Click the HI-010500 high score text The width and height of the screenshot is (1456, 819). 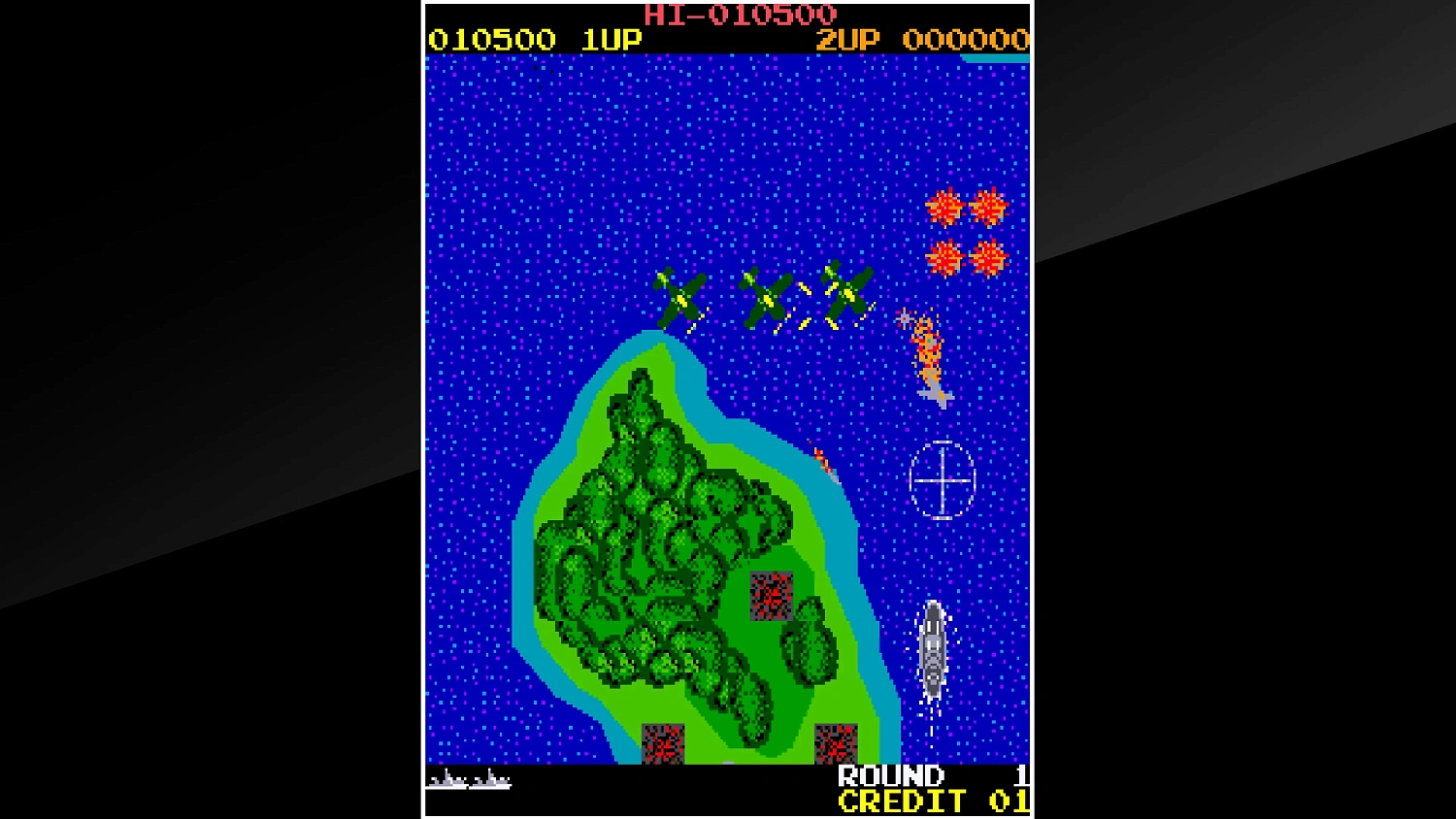point(741,15)
